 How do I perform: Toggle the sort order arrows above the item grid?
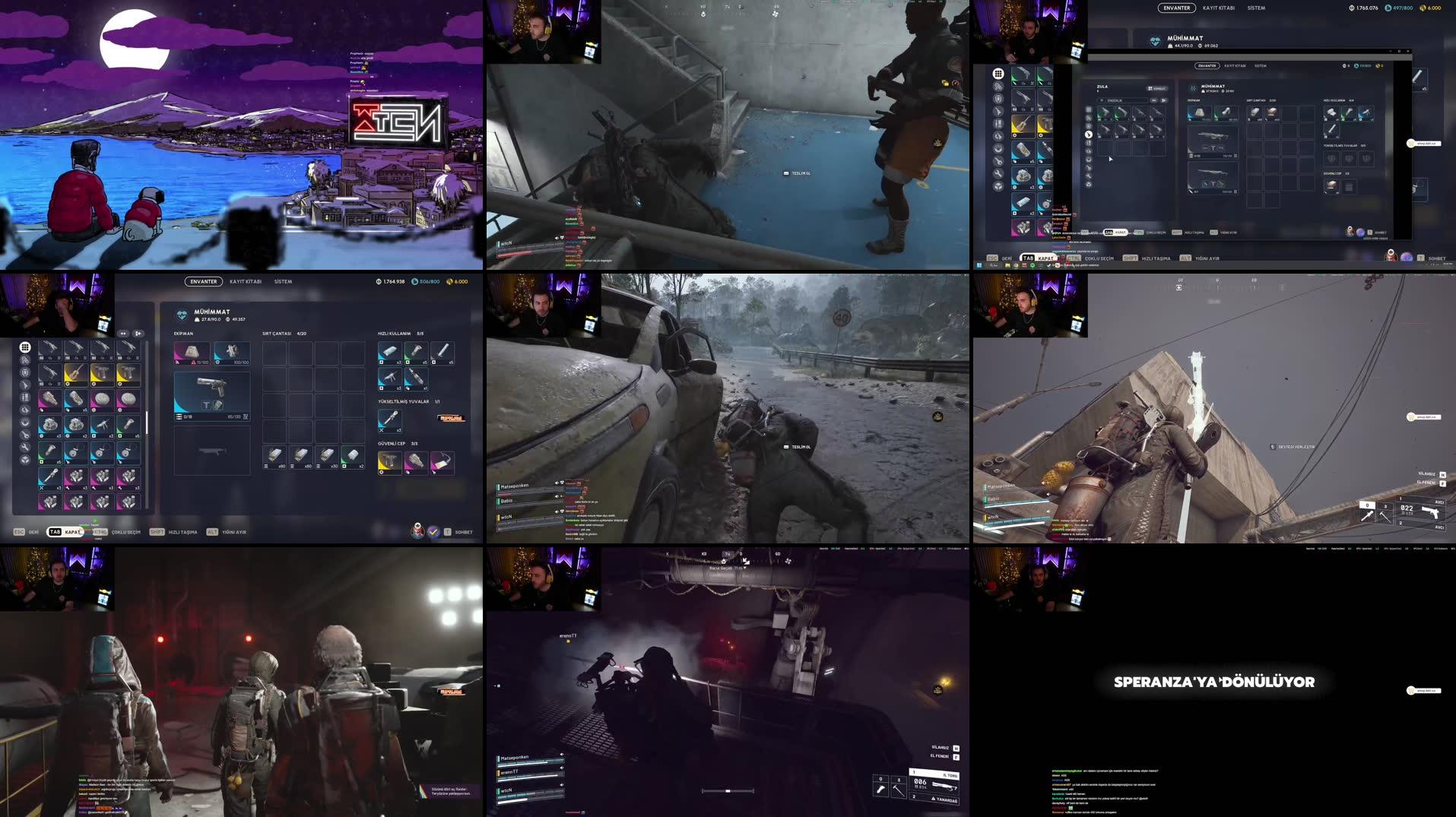point(122,334)
